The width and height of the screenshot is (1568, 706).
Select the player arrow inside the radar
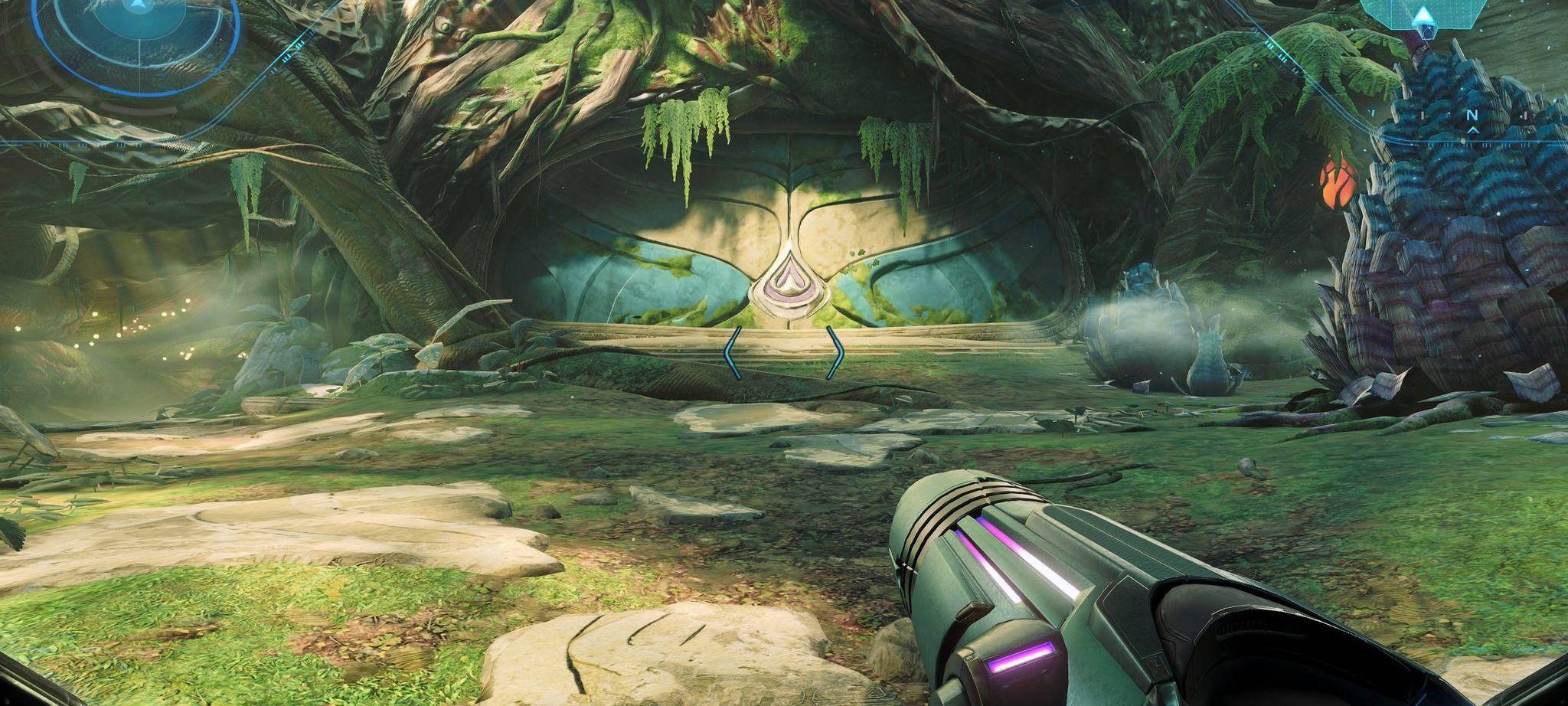139,6
